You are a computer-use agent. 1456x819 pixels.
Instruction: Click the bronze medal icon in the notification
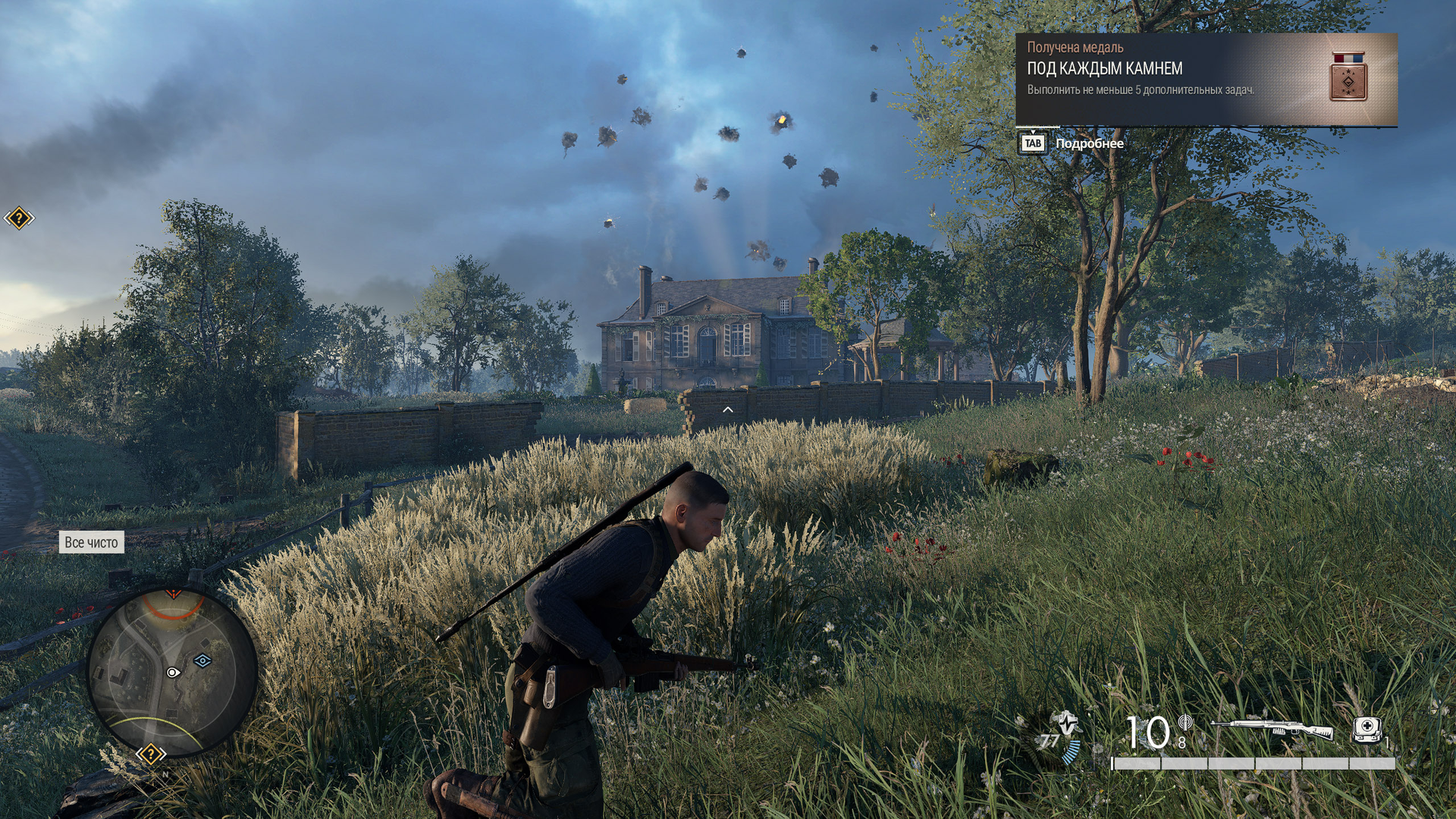point(1348,77)
